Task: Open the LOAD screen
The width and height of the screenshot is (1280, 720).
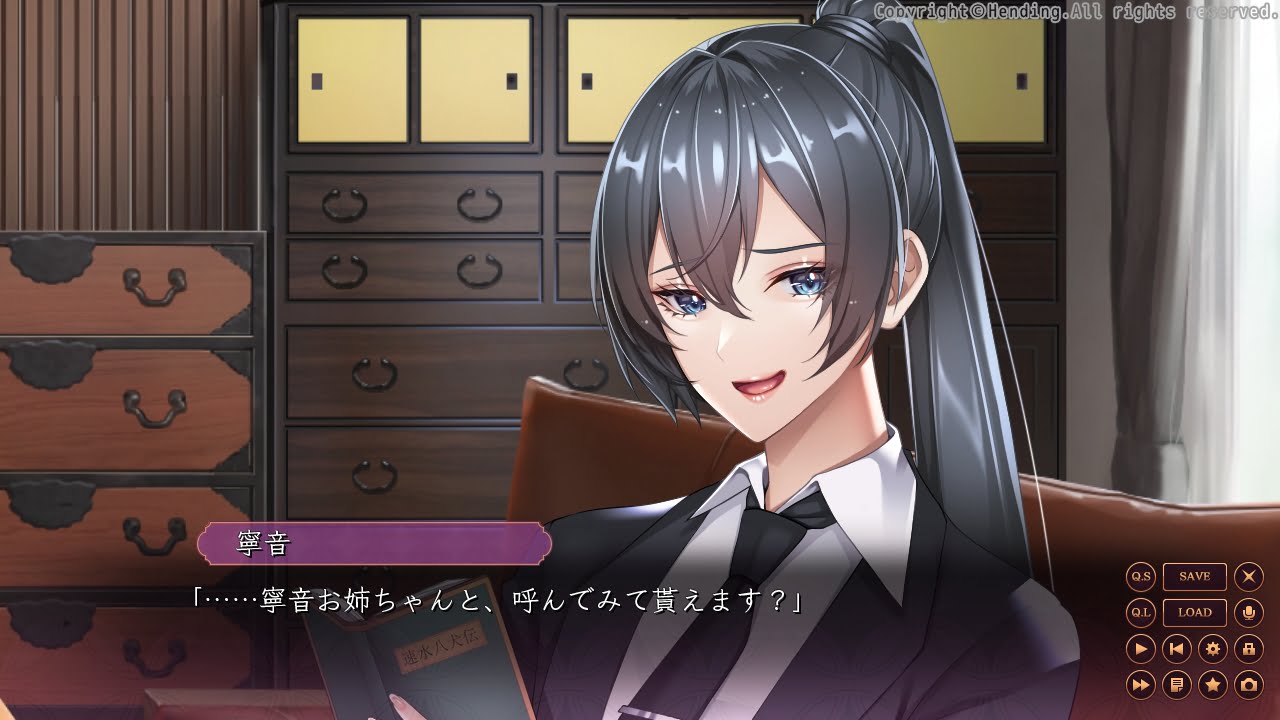Action: (x=1195, y=612)
